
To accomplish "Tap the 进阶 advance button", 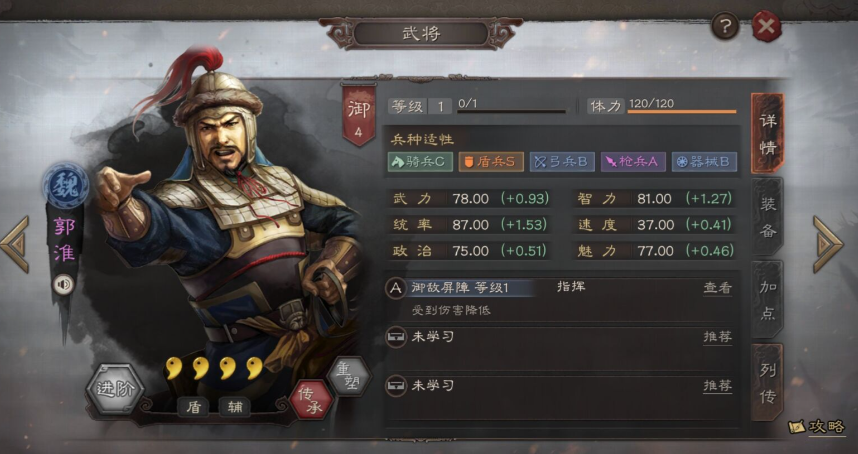I will tap(115, 389).
